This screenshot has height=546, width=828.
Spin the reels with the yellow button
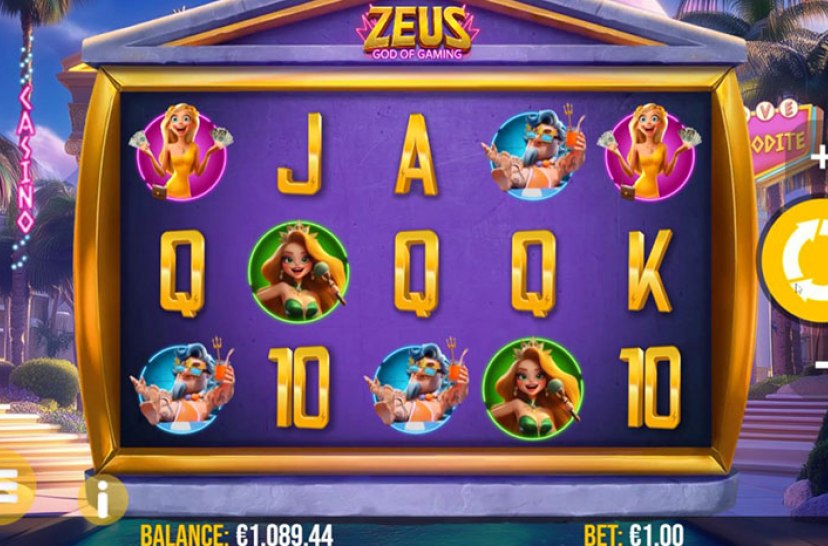(801, 262)
